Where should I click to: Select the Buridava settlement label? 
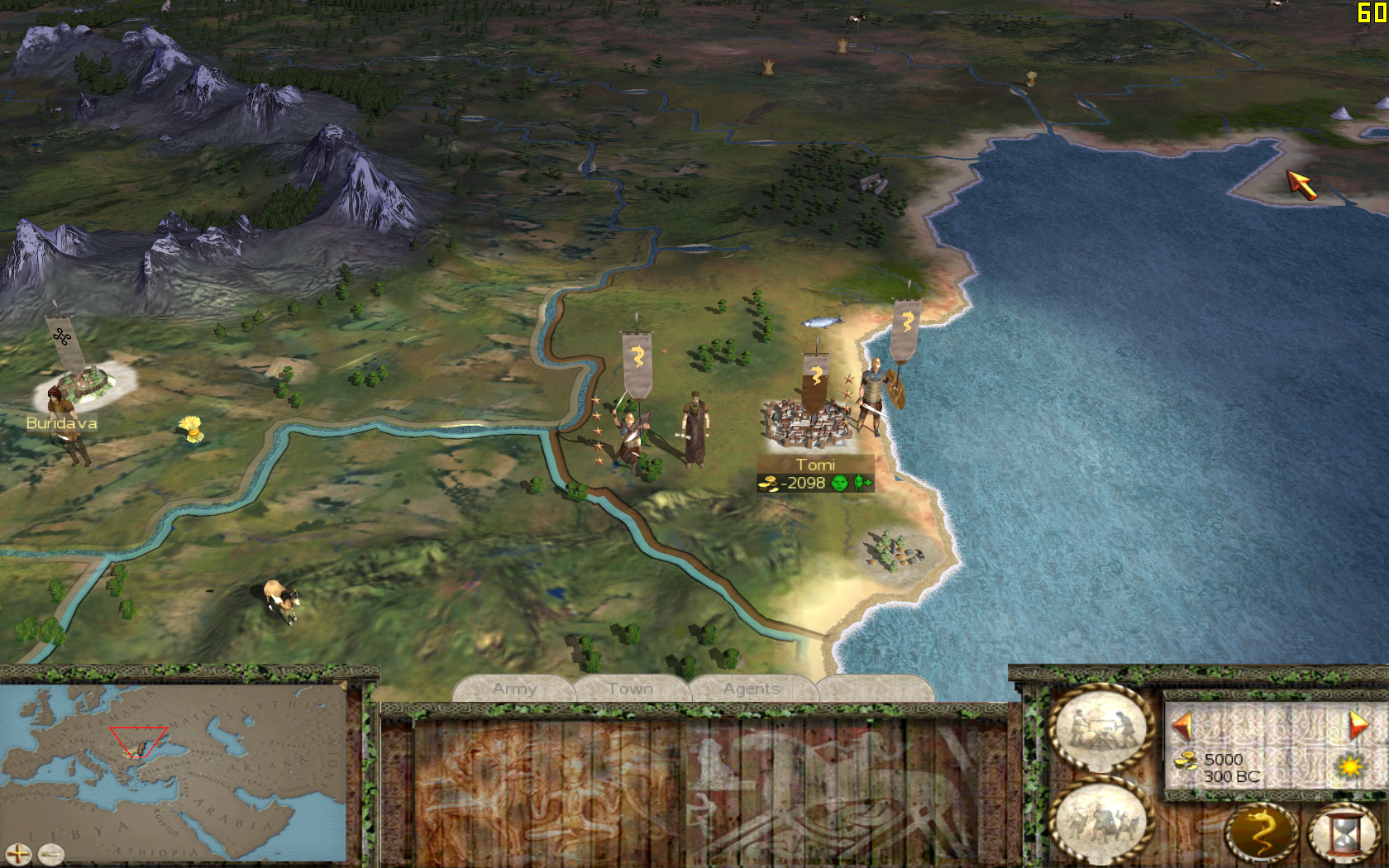pos(61,423)
